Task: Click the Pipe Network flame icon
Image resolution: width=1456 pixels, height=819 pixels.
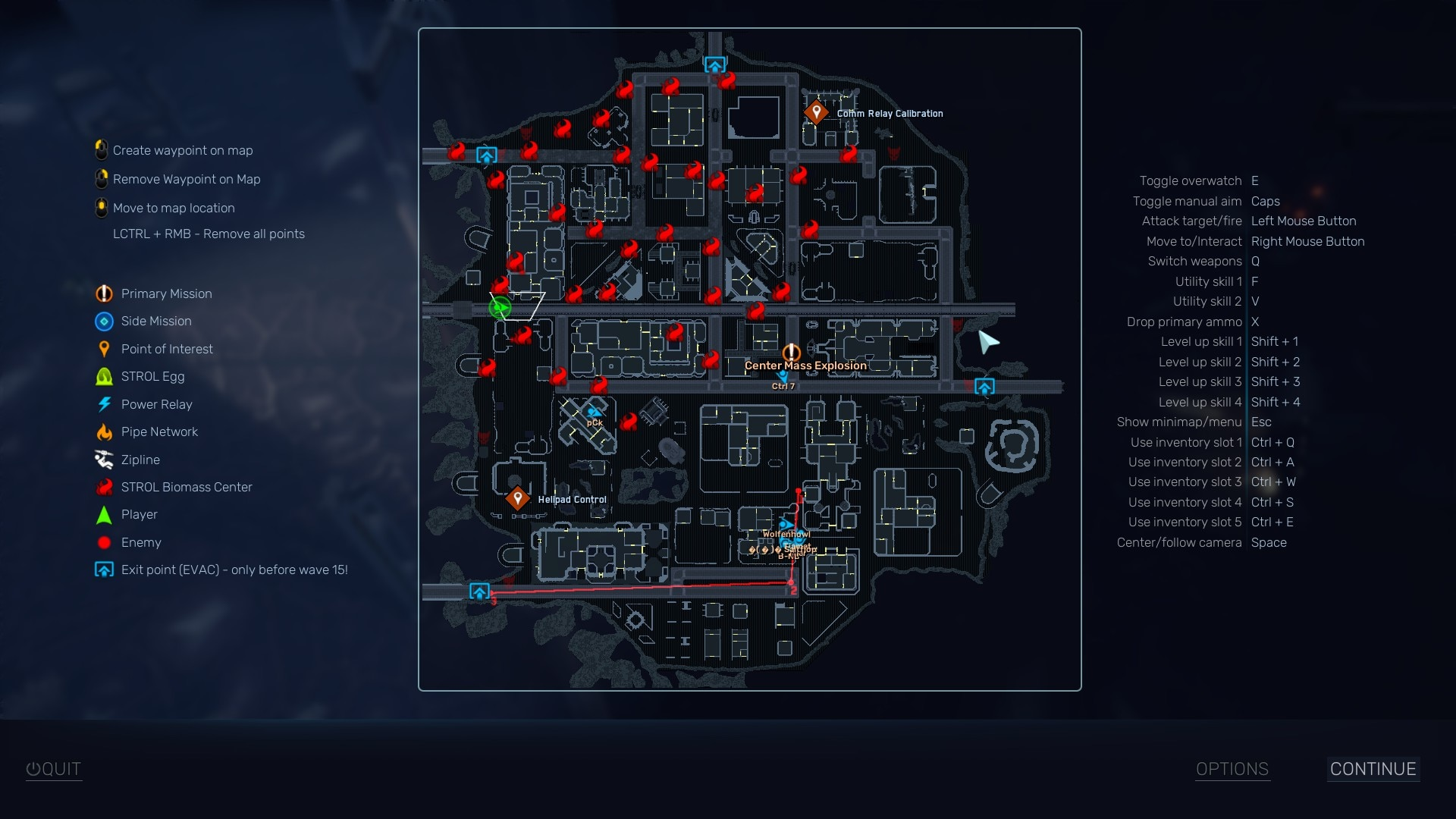Action: [x=104, y=431]
